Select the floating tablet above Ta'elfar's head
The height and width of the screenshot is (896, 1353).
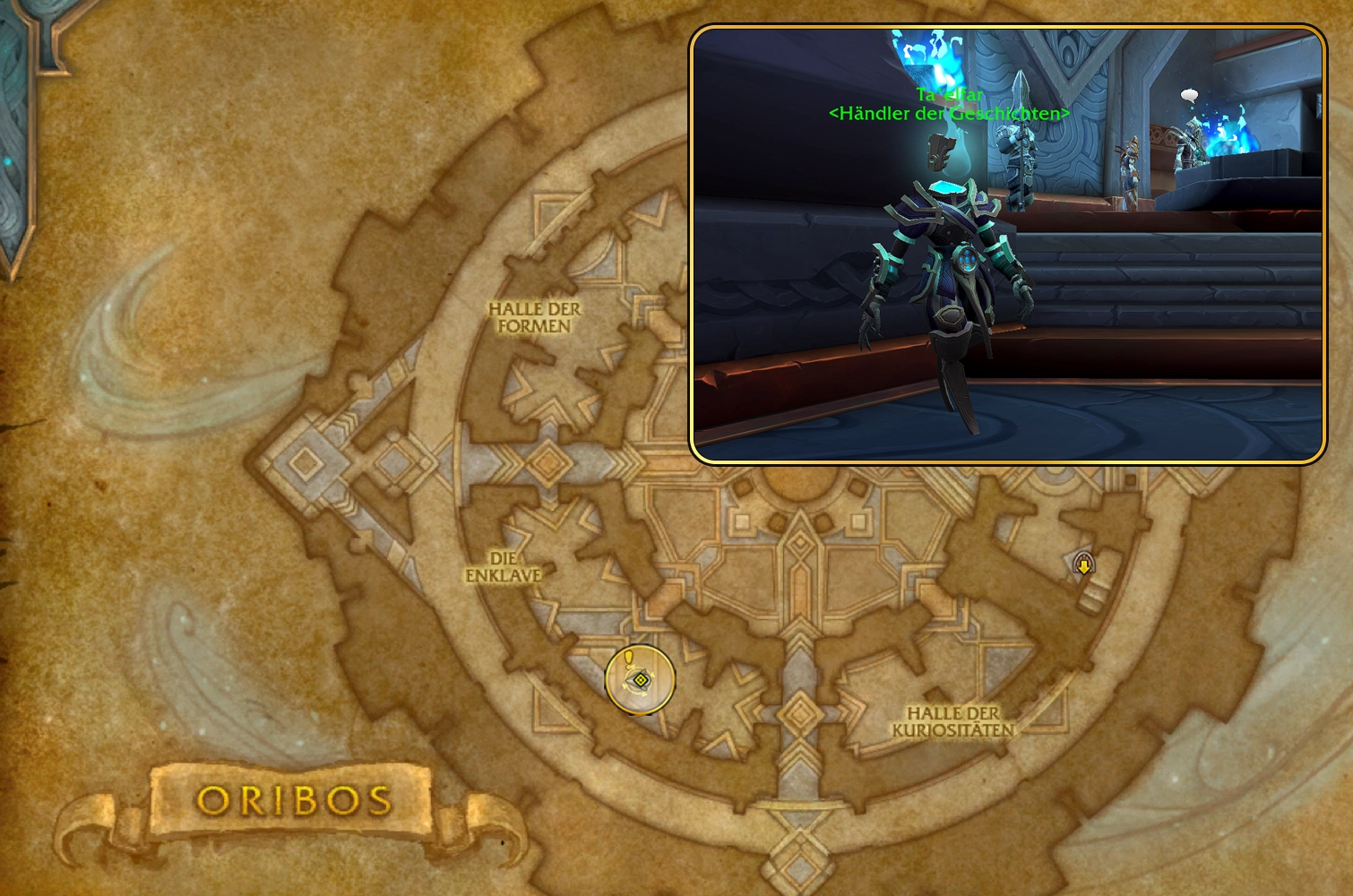(939, 152)
